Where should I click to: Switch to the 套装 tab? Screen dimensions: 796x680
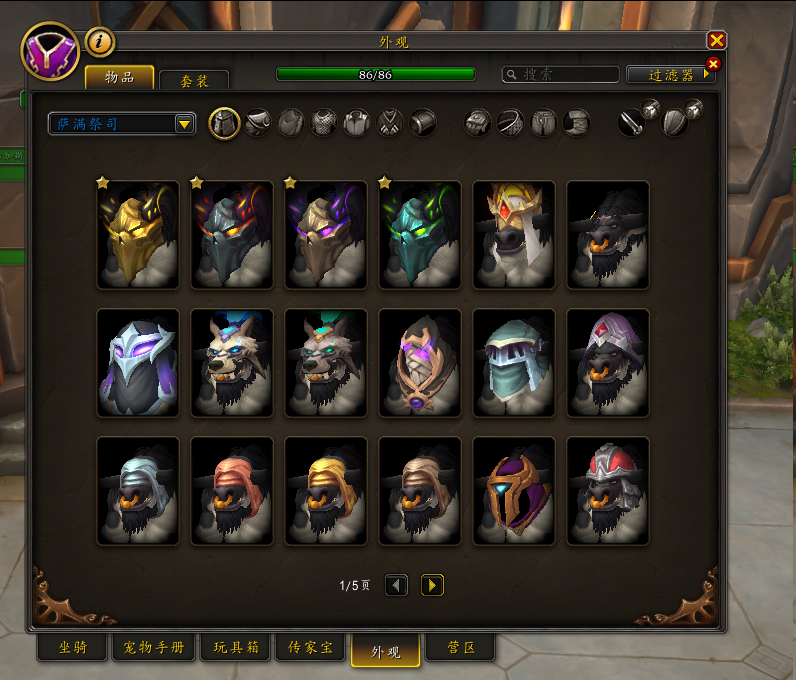click(193, 80)
